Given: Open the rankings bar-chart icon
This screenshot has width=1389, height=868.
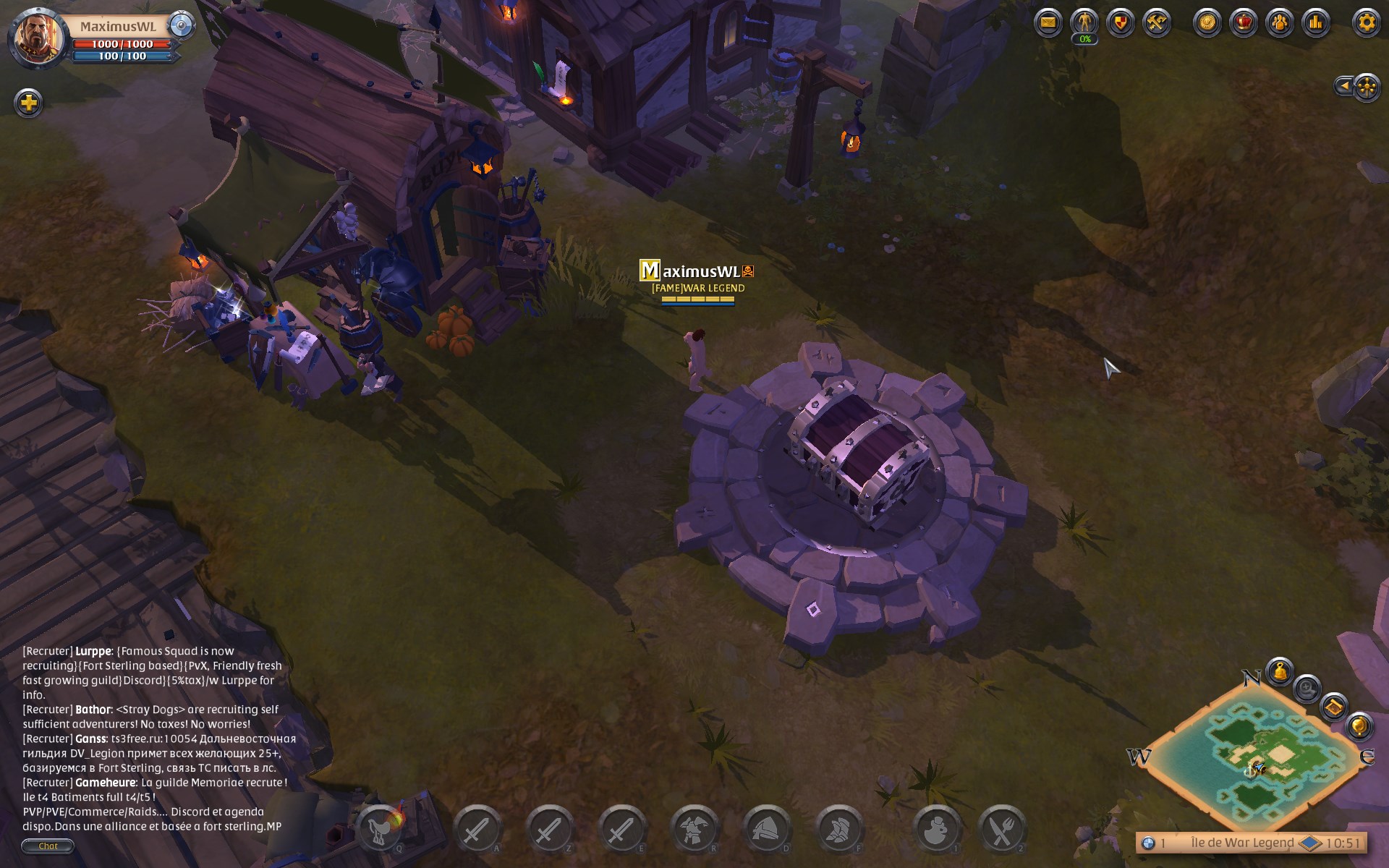Looking at the screenshot, I should click(1315, 22).
